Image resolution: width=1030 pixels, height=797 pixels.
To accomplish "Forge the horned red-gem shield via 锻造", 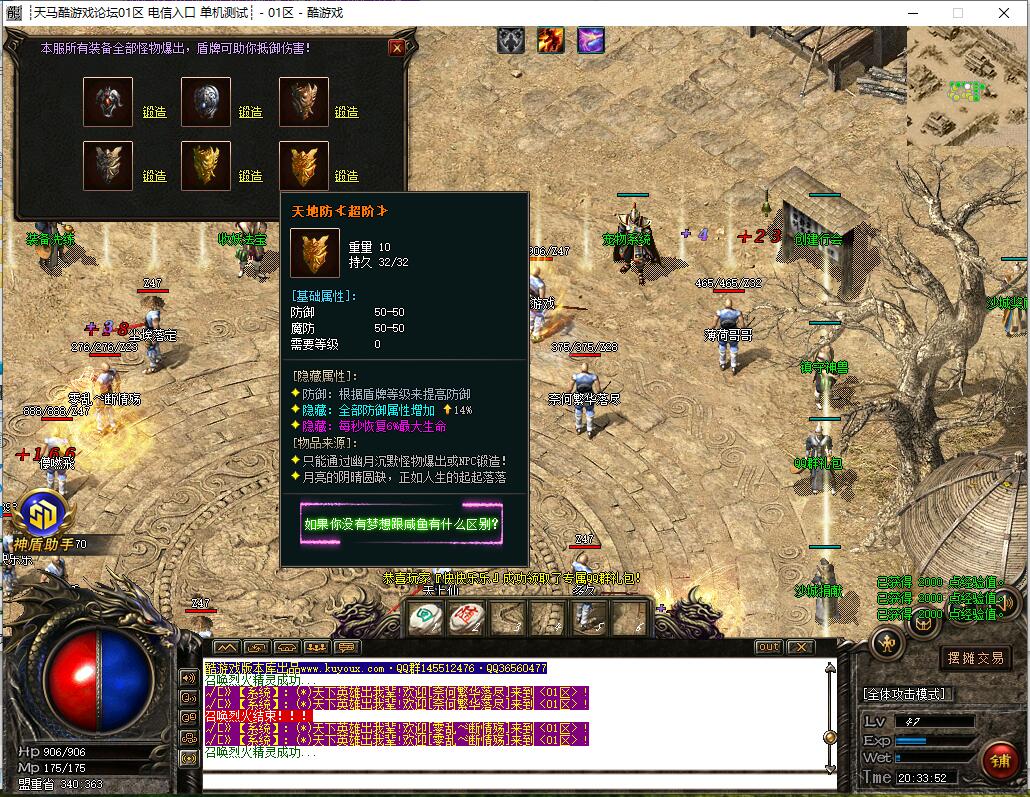I will 154,112.
